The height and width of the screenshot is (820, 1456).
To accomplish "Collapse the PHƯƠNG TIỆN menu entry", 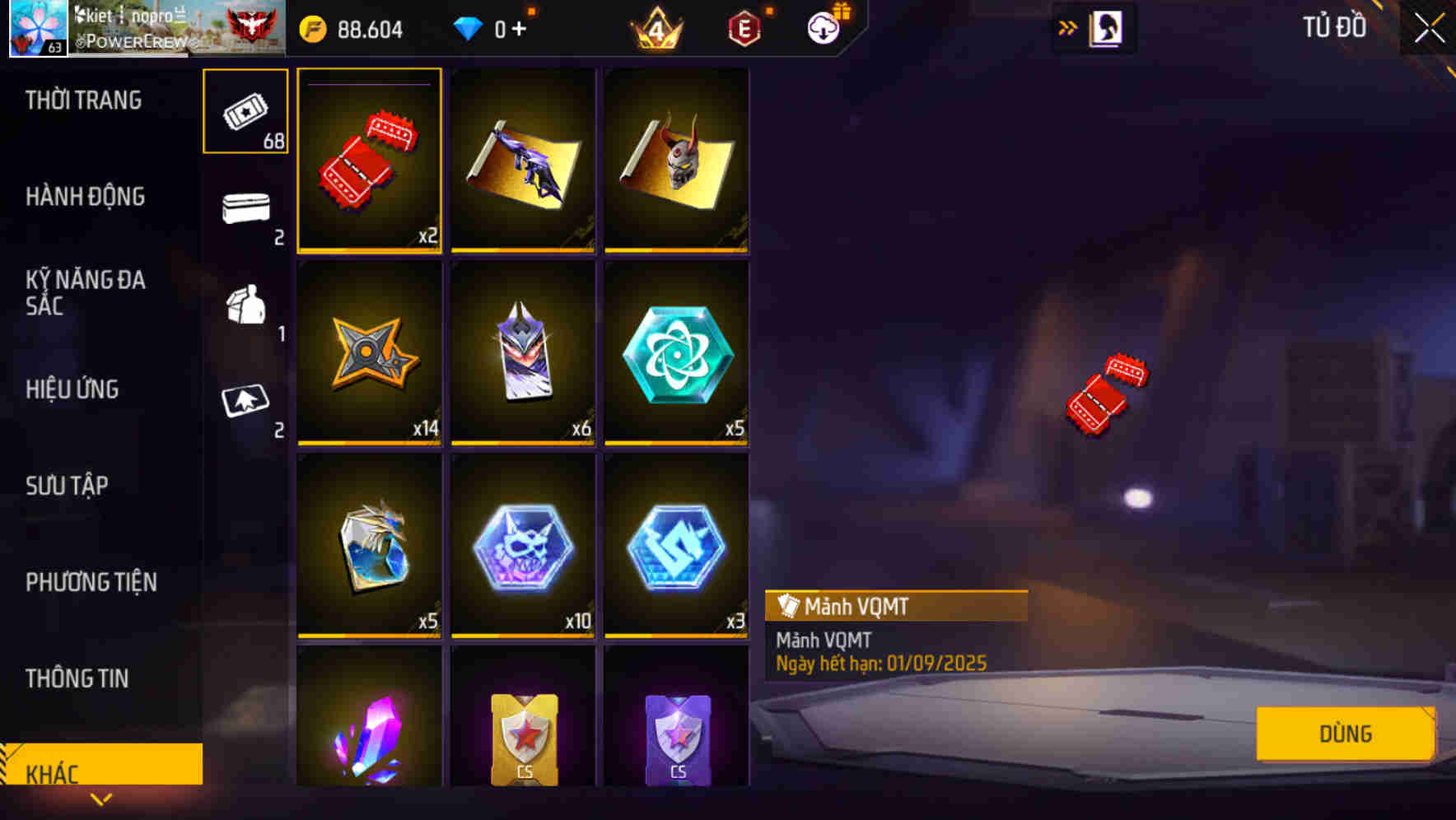I will 91,582.
